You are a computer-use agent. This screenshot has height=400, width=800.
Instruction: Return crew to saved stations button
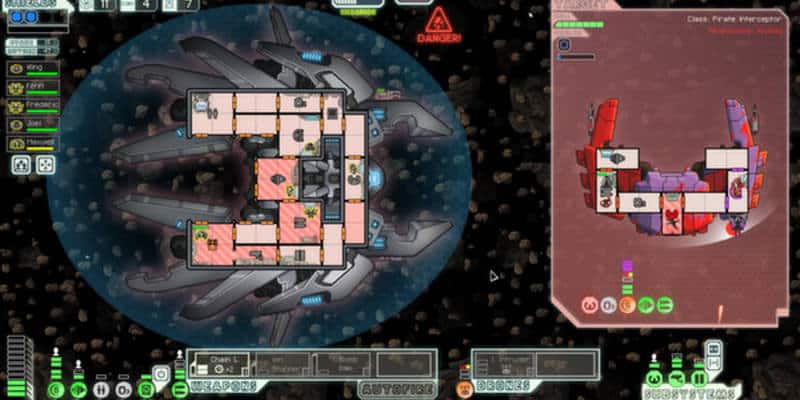46,164
